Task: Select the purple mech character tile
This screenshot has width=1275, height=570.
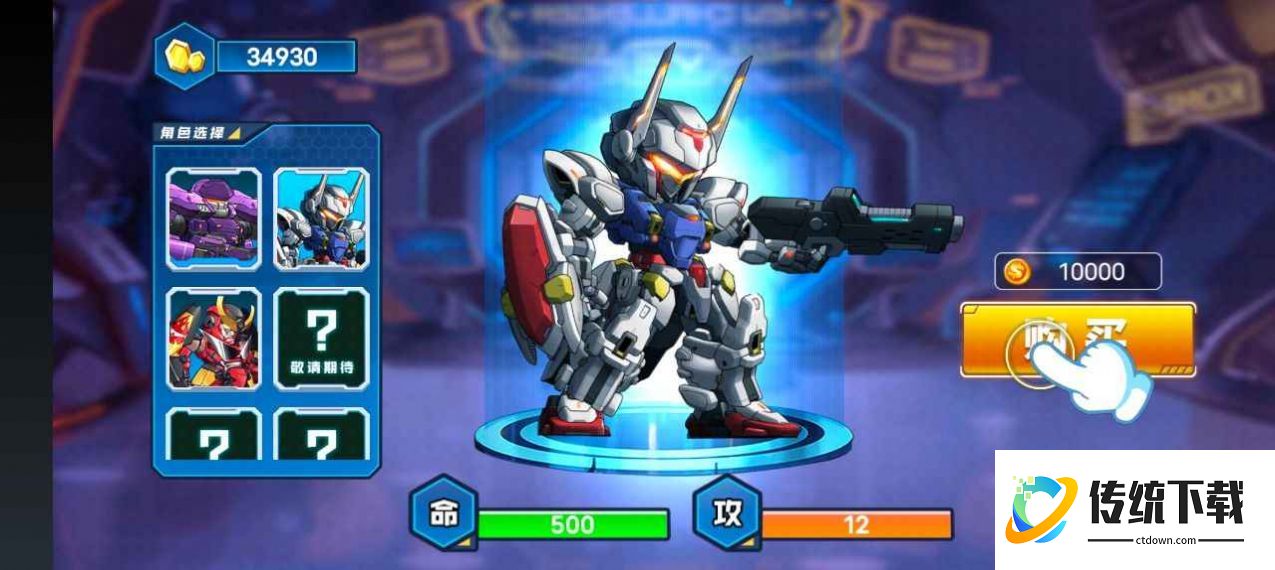Action: coord(214,218)
